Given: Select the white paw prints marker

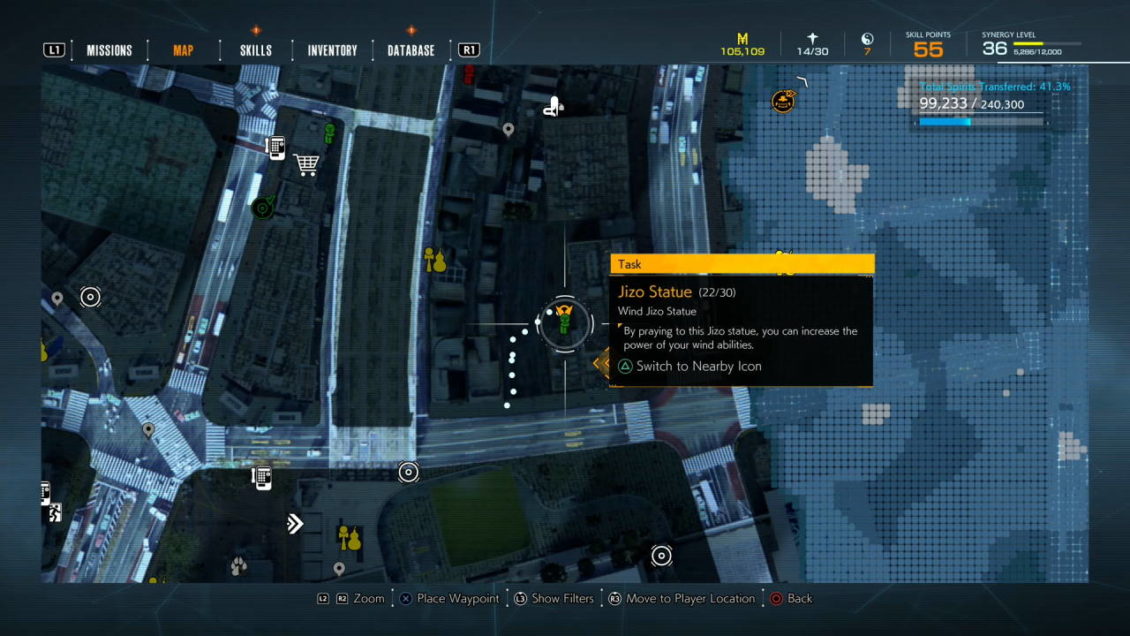Looking at the screenshot, I should tap(238, 566).
